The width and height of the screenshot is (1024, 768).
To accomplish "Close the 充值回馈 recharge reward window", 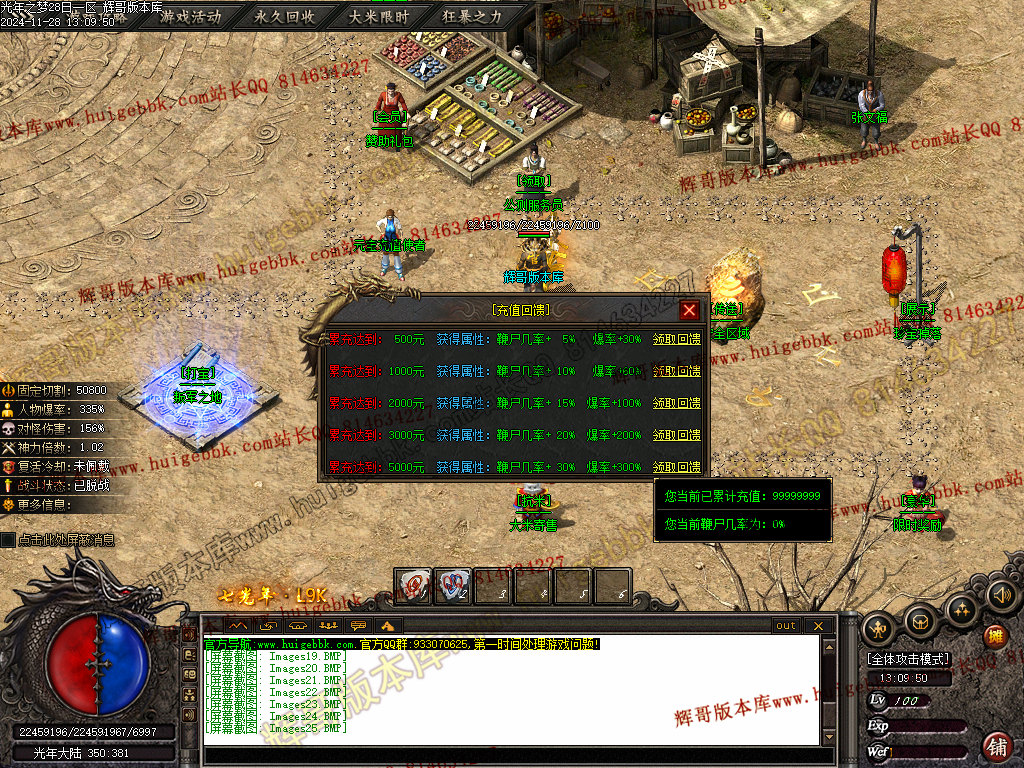I will pos(689,310).
